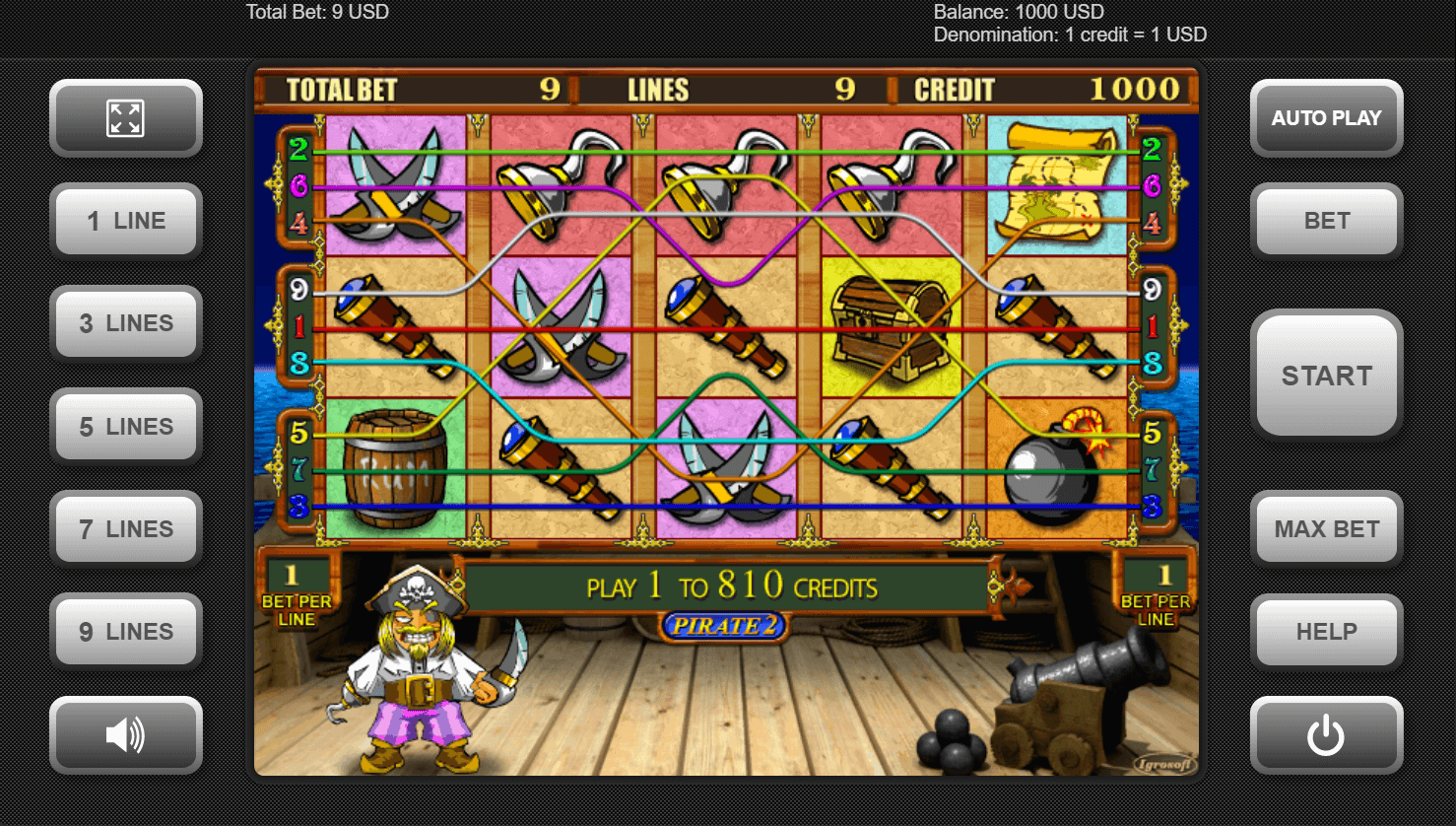Image resolution: width=1456 pixels, height=826 pixels.
Task: Toggle sound with the speaker button
Action: click(126, 735)
